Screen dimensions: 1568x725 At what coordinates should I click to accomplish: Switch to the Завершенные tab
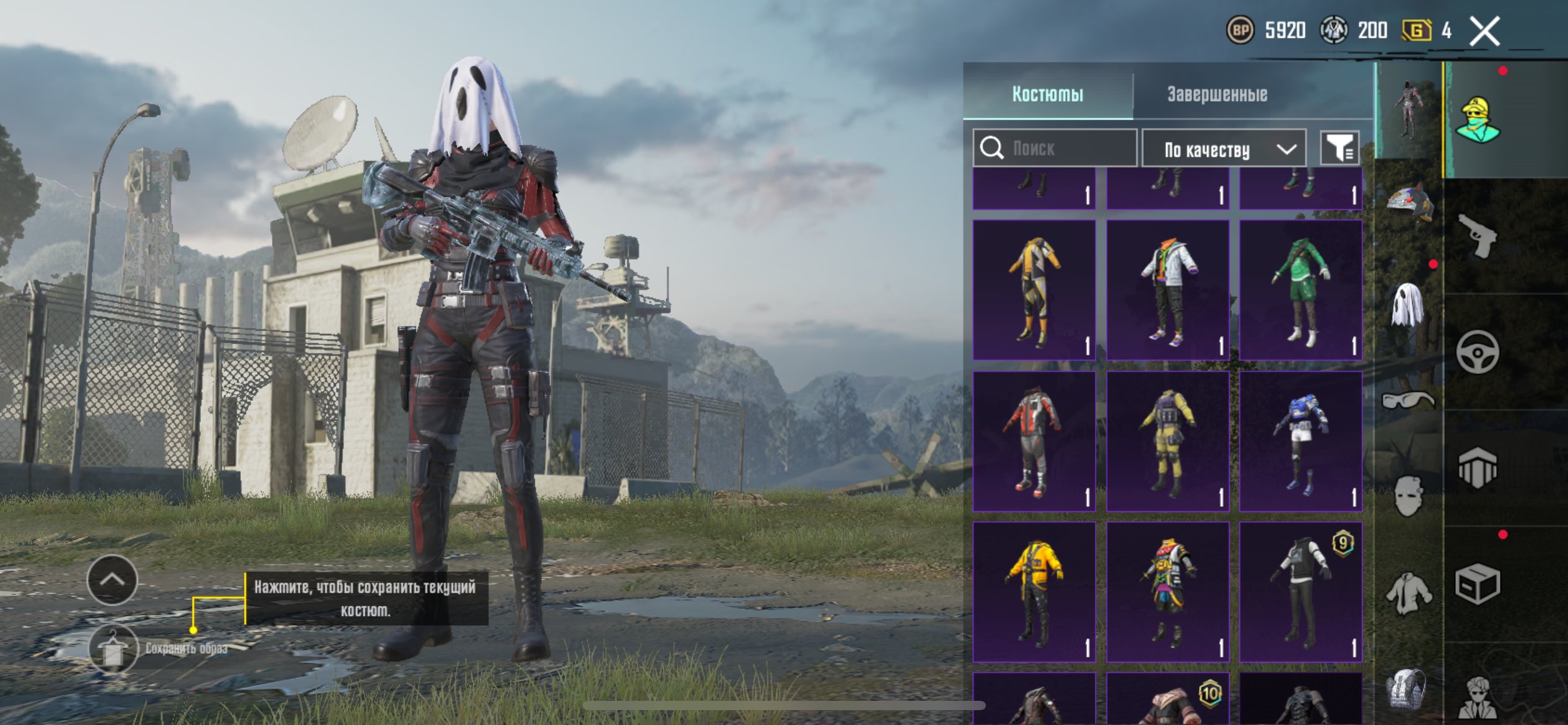pos(1217,94)
